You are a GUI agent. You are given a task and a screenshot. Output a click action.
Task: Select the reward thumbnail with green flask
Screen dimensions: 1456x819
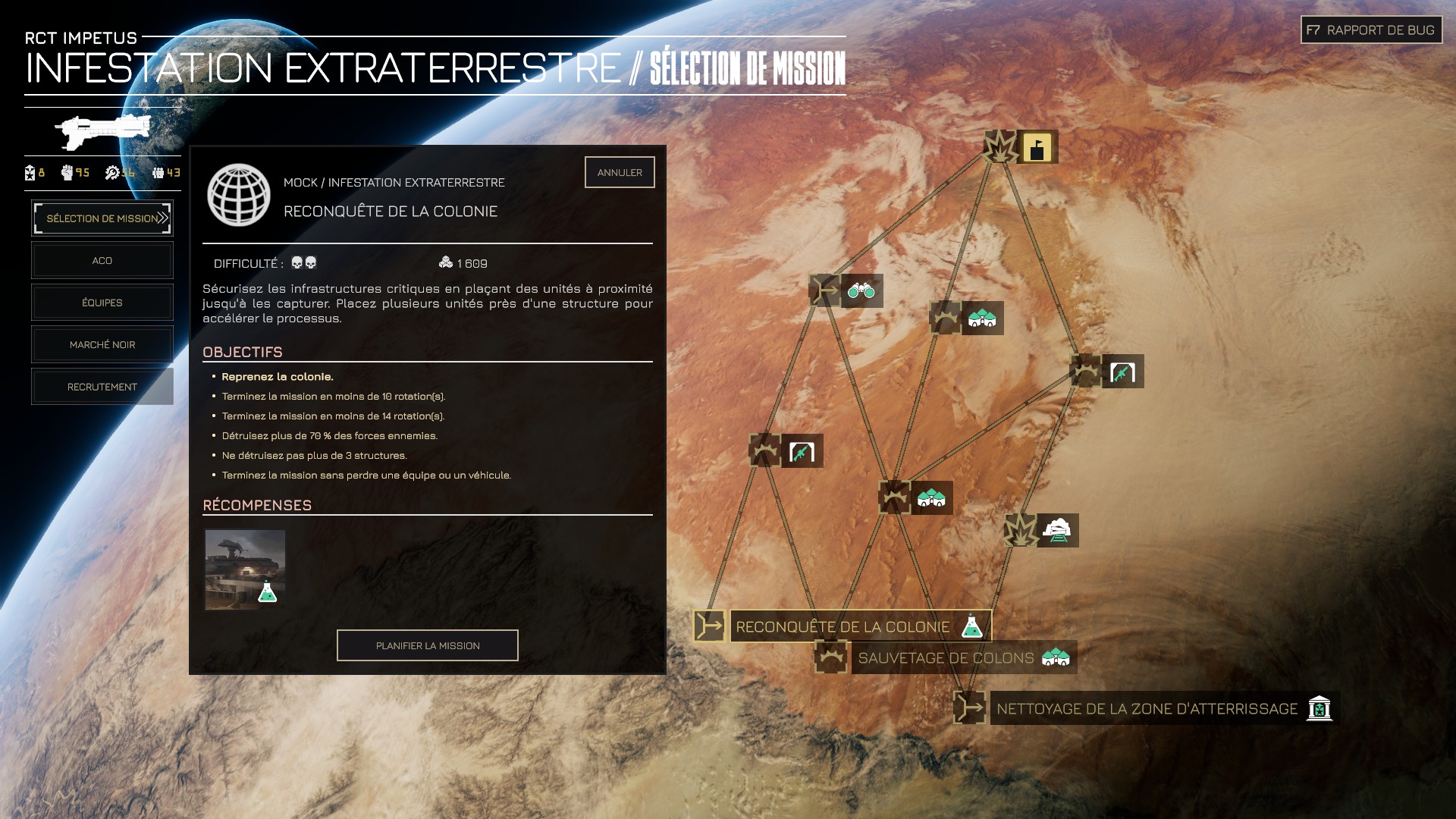coord(245,570)
